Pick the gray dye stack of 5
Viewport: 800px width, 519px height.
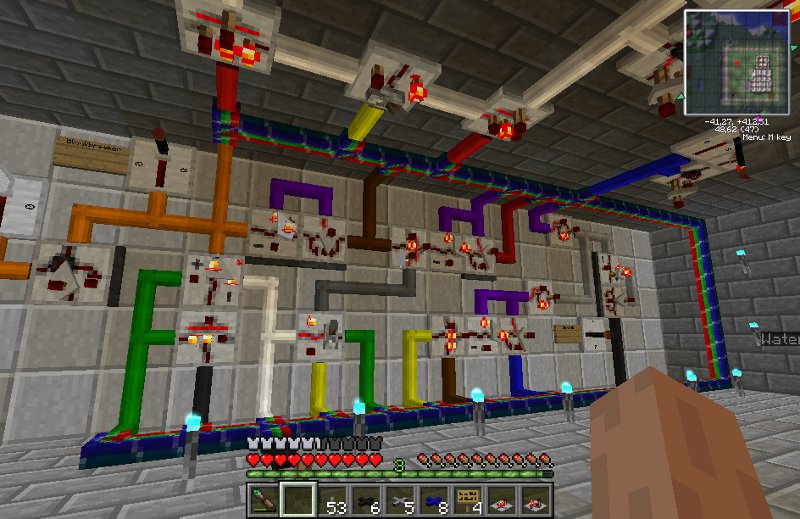[x=400, y=498]
